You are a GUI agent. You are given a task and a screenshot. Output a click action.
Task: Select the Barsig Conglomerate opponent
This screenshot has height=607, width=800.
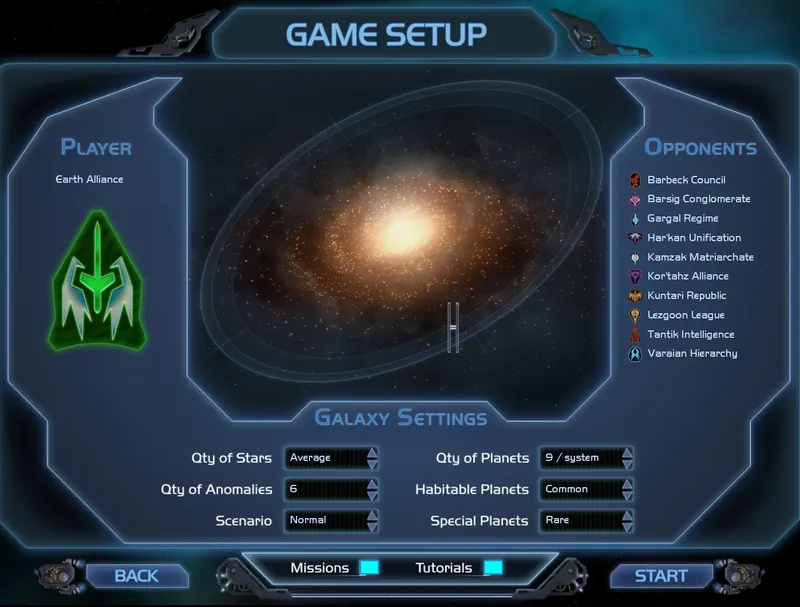(x=698, y=199)
